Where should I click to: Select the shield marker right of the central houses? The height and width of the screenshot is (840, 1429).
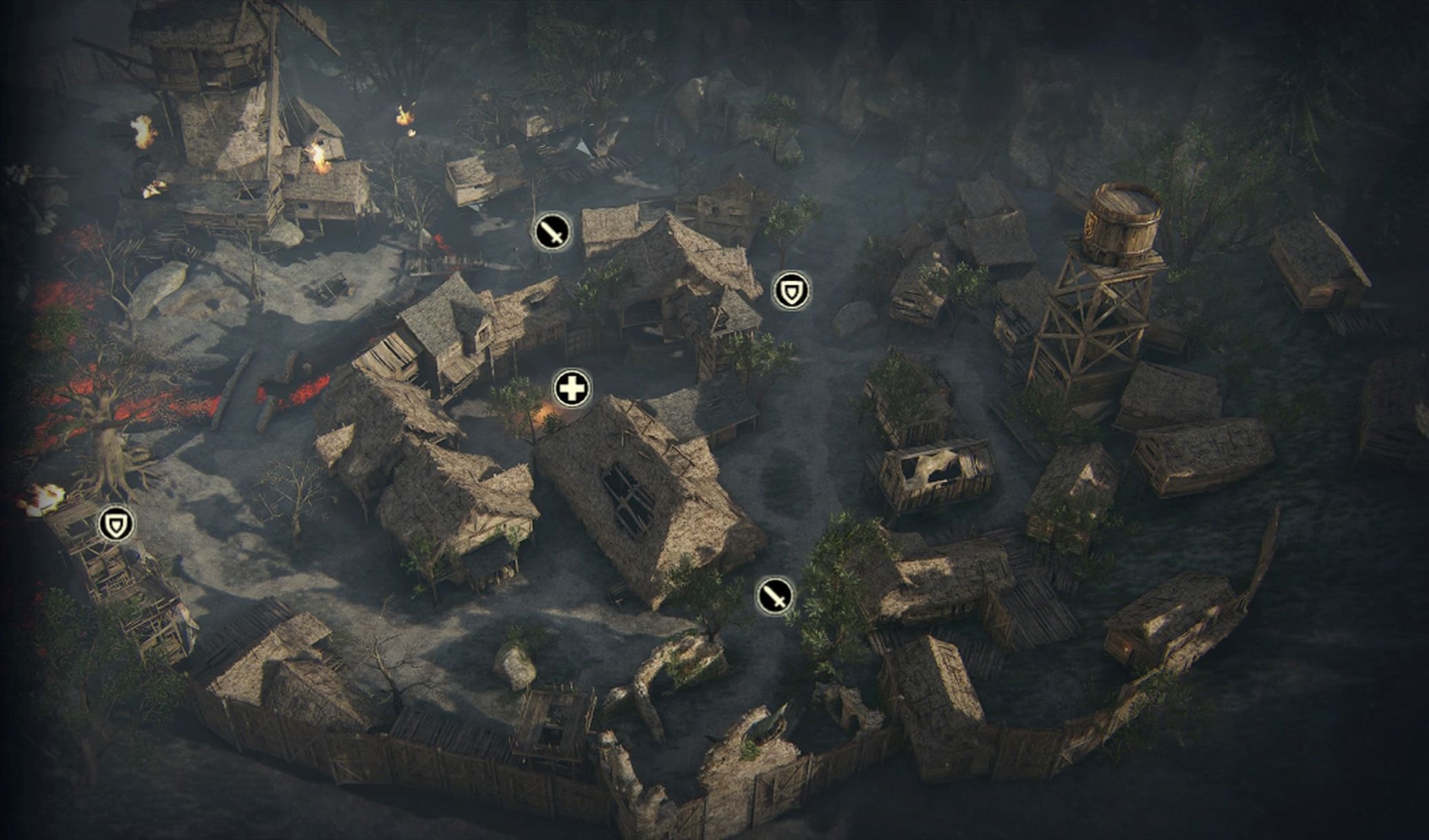click(791, 291)
